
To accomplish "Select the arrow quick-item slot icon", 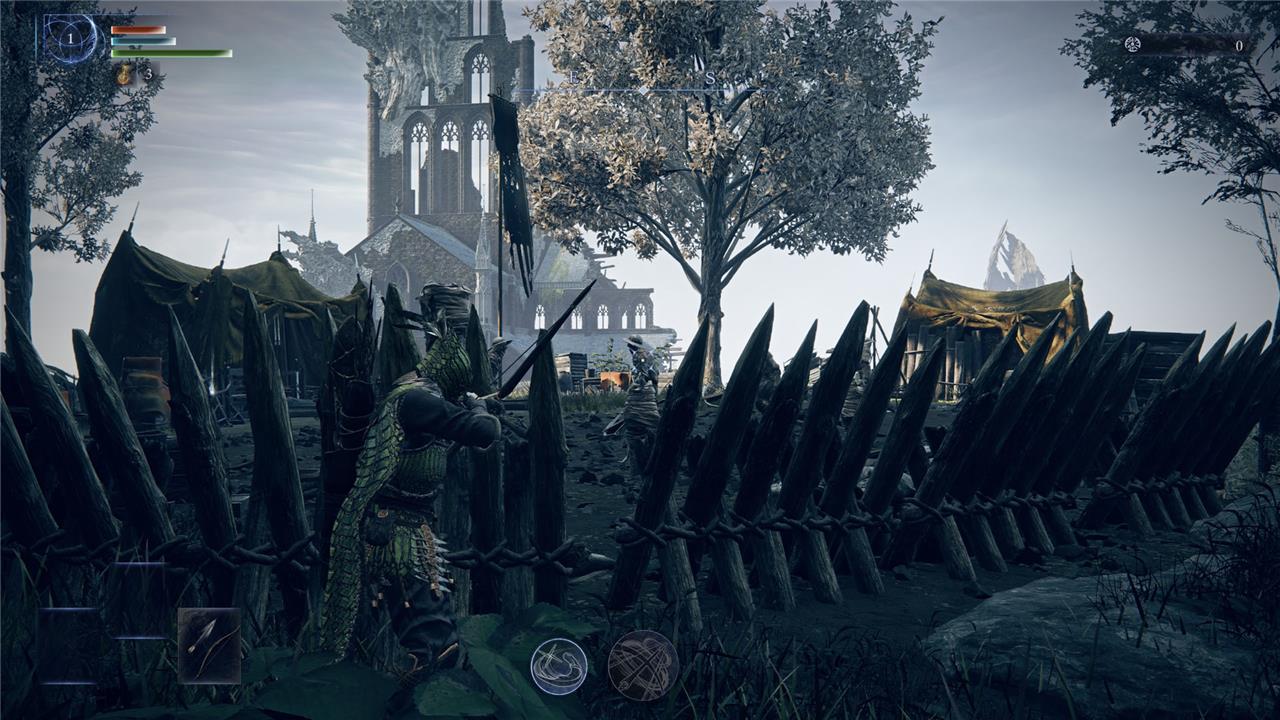I will [208, 645].
